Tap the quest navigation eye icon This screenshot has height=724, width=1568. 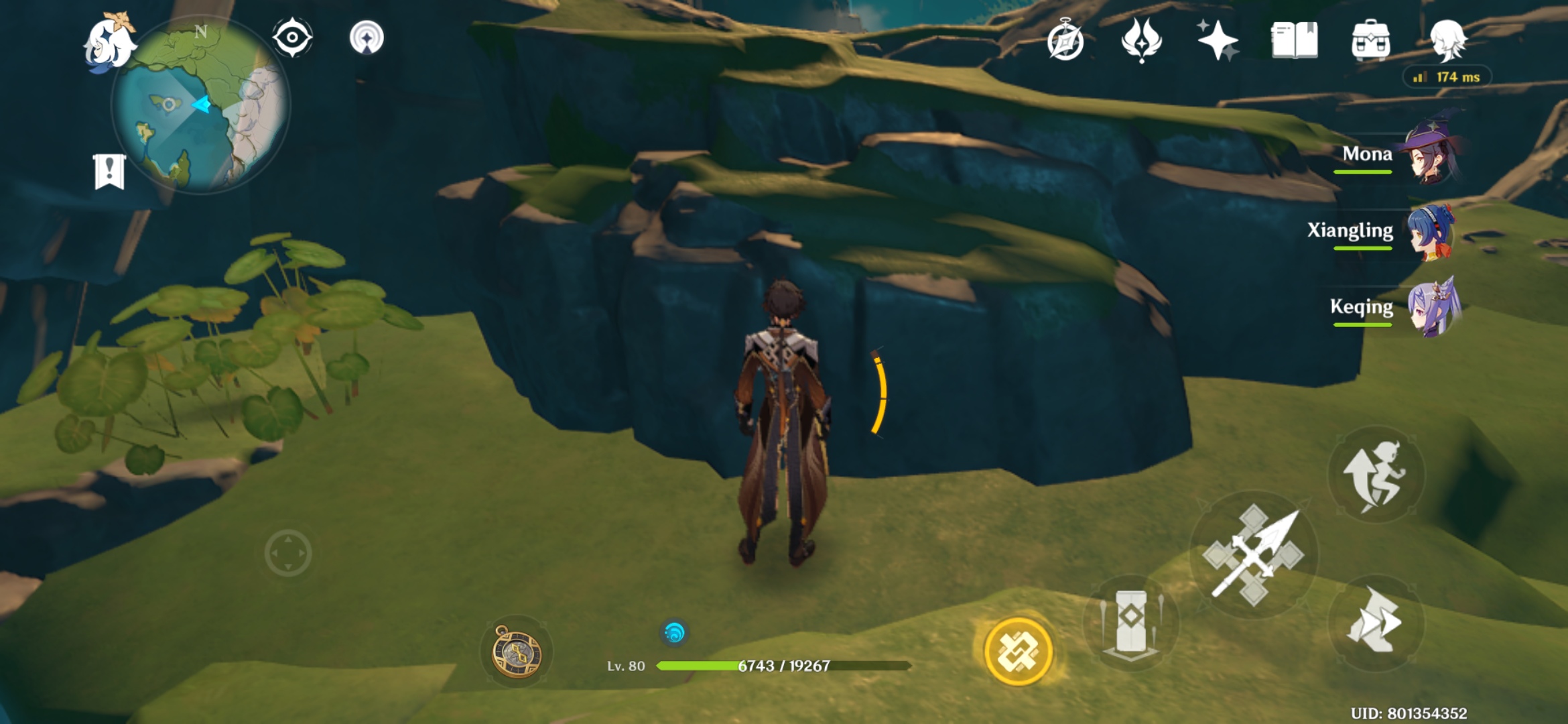(291, 38)
